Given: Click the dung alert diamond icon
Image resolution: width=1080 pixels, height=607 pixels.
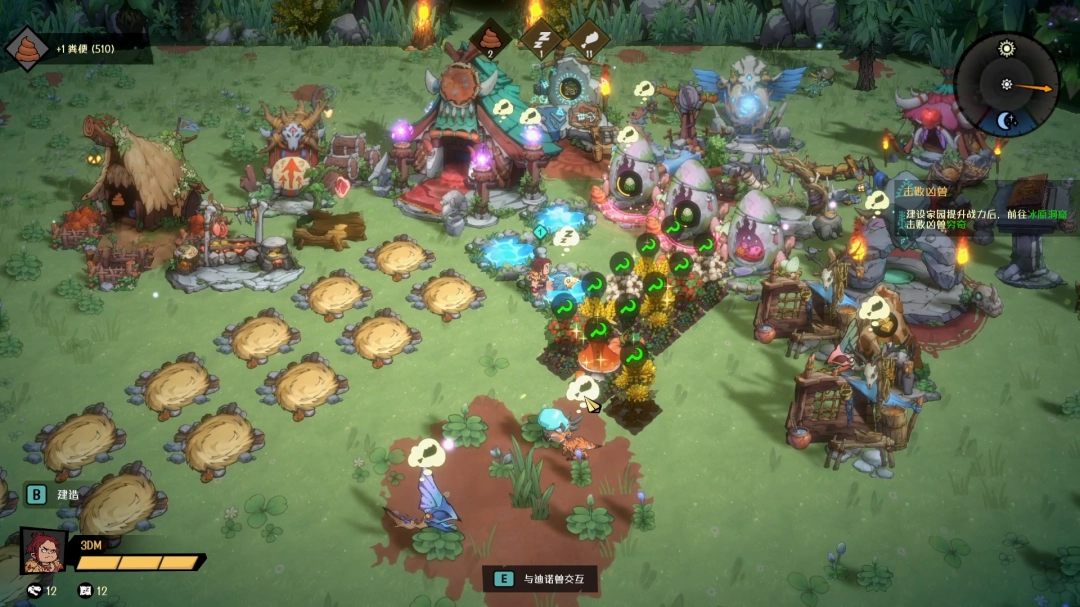Looking at the screenshot, I should coord(492,38).
